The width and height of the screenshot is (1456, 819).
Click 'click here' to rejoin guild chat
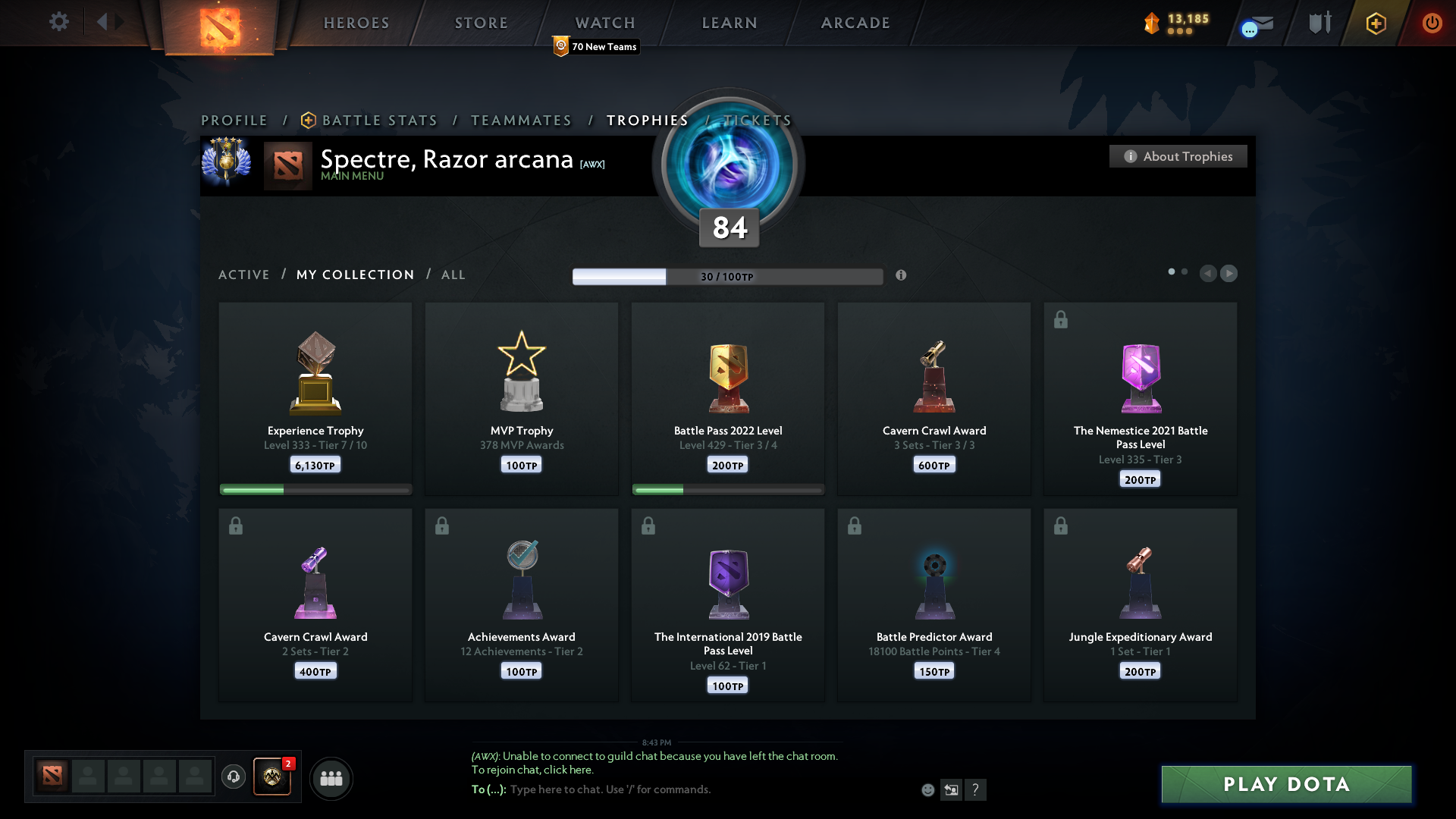(x=566, y=770)
